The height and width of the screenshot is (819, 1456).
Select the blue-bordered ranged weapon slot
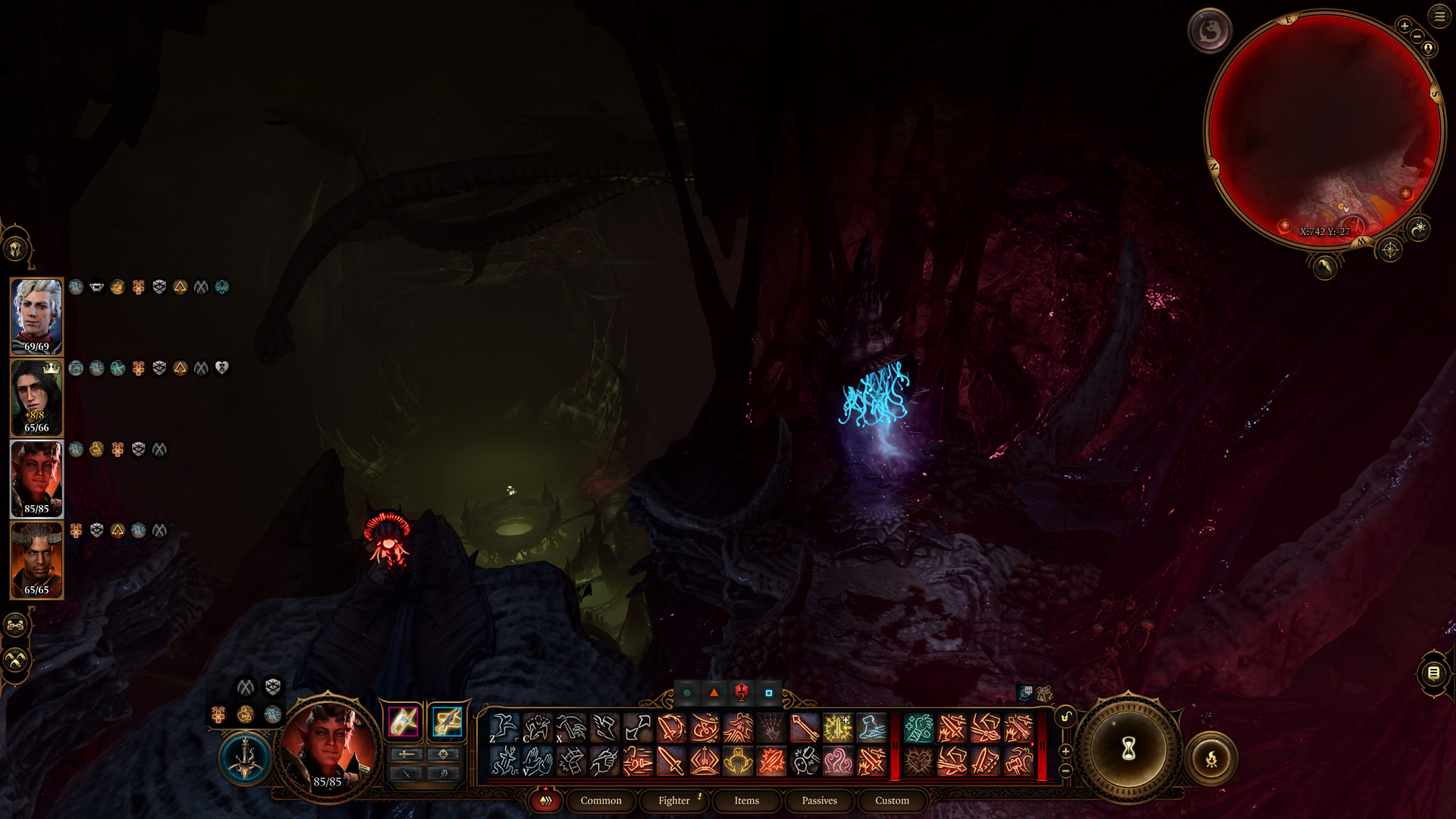447,721
